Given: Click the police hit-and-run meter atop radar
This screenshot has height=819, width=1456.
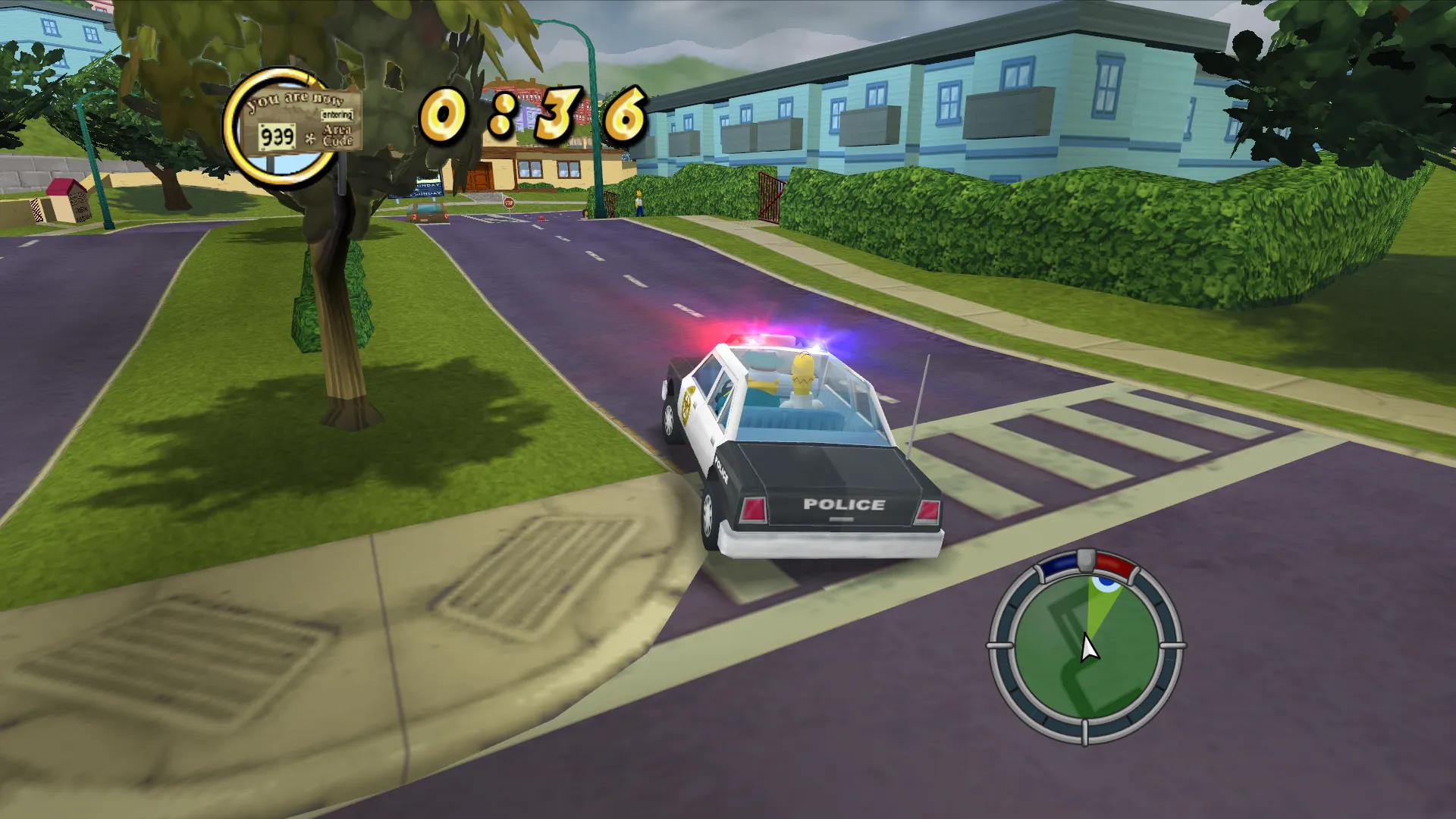Looking at the screenshot, I should 1087,562.
